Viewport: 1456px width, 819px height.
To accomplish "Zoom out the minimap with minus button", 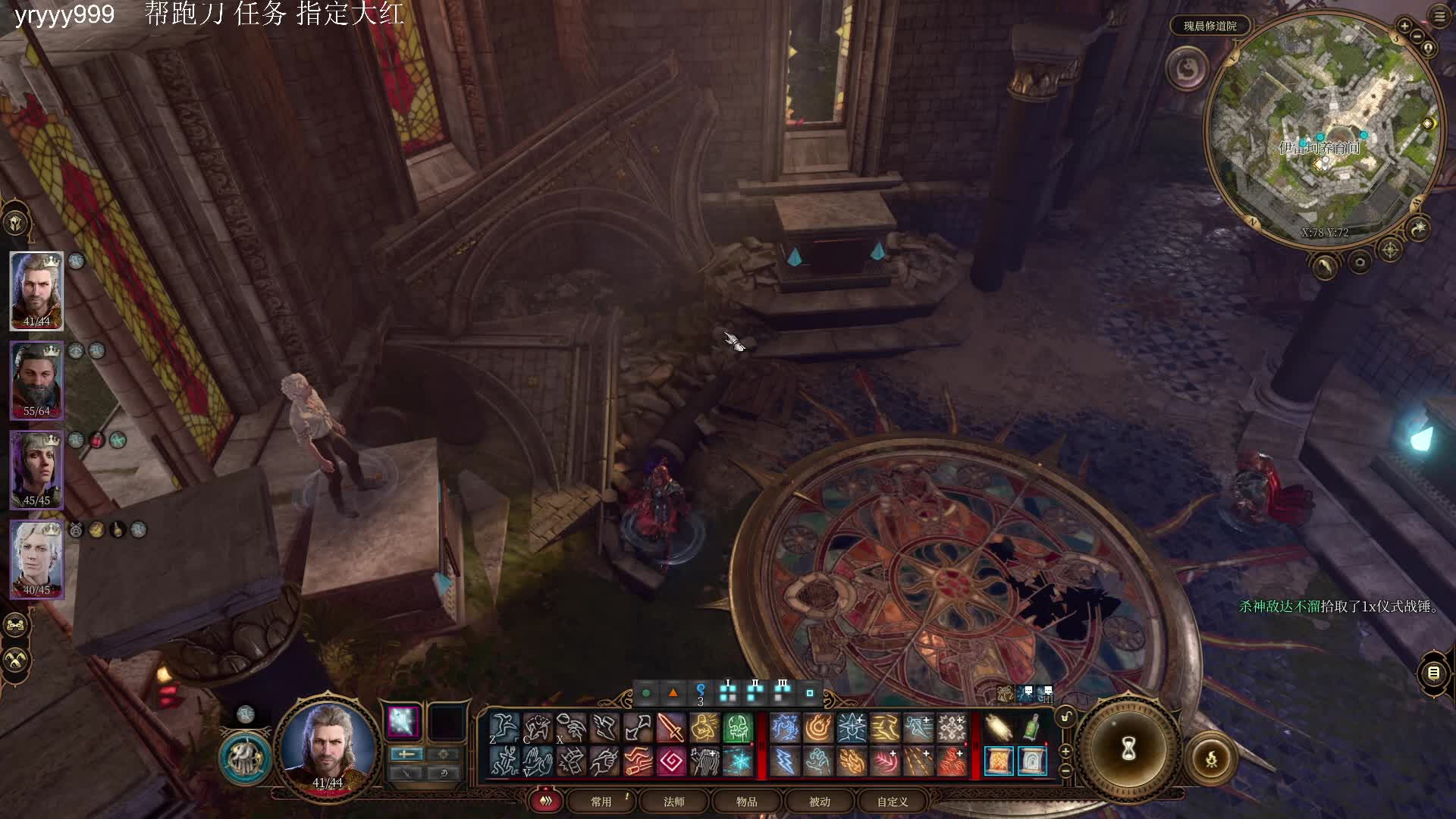I will coord(1417,36).
